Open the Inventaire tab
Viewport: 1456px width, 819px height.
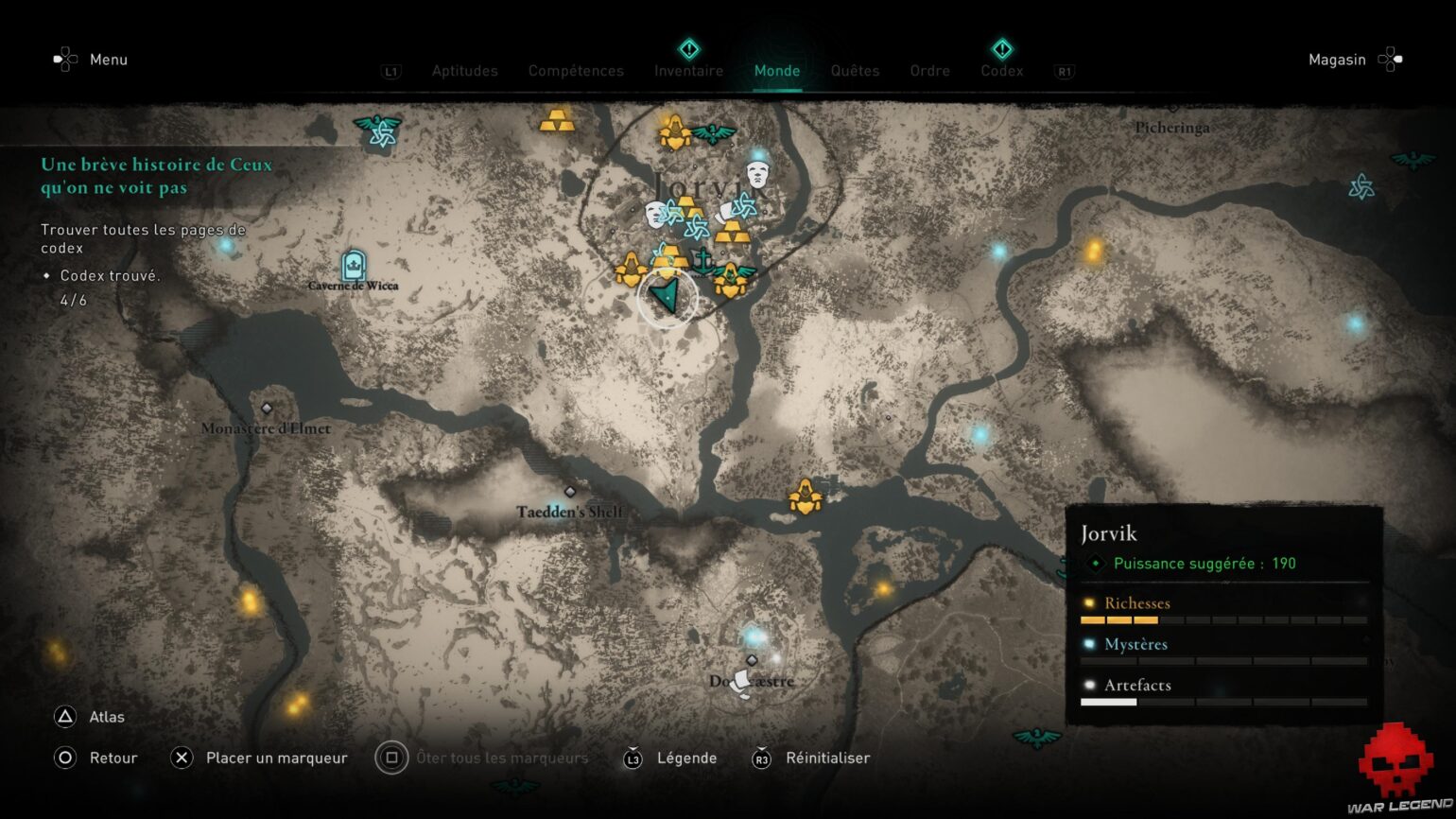688,71
